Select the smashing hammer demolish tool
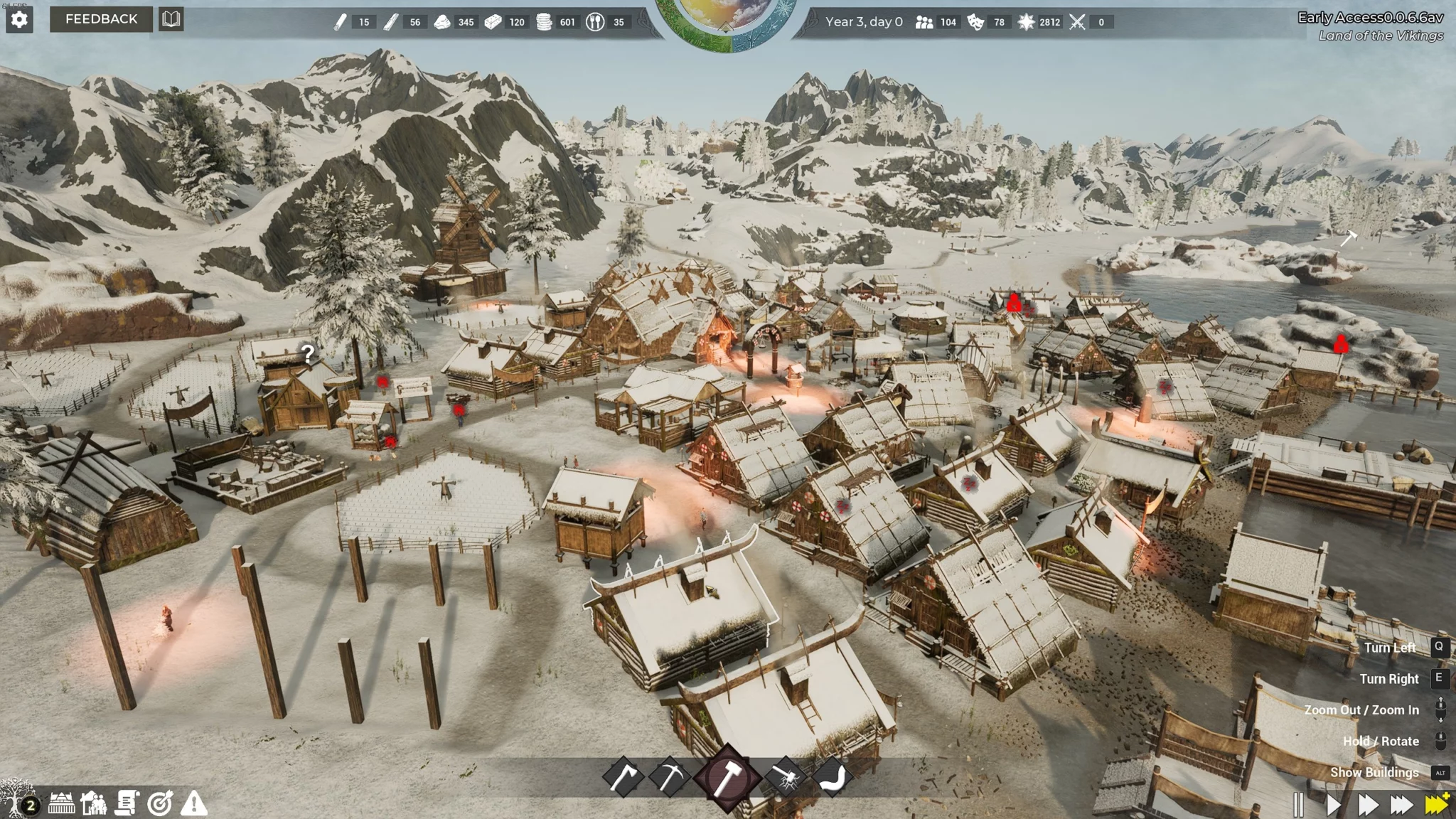 [786, 777]
